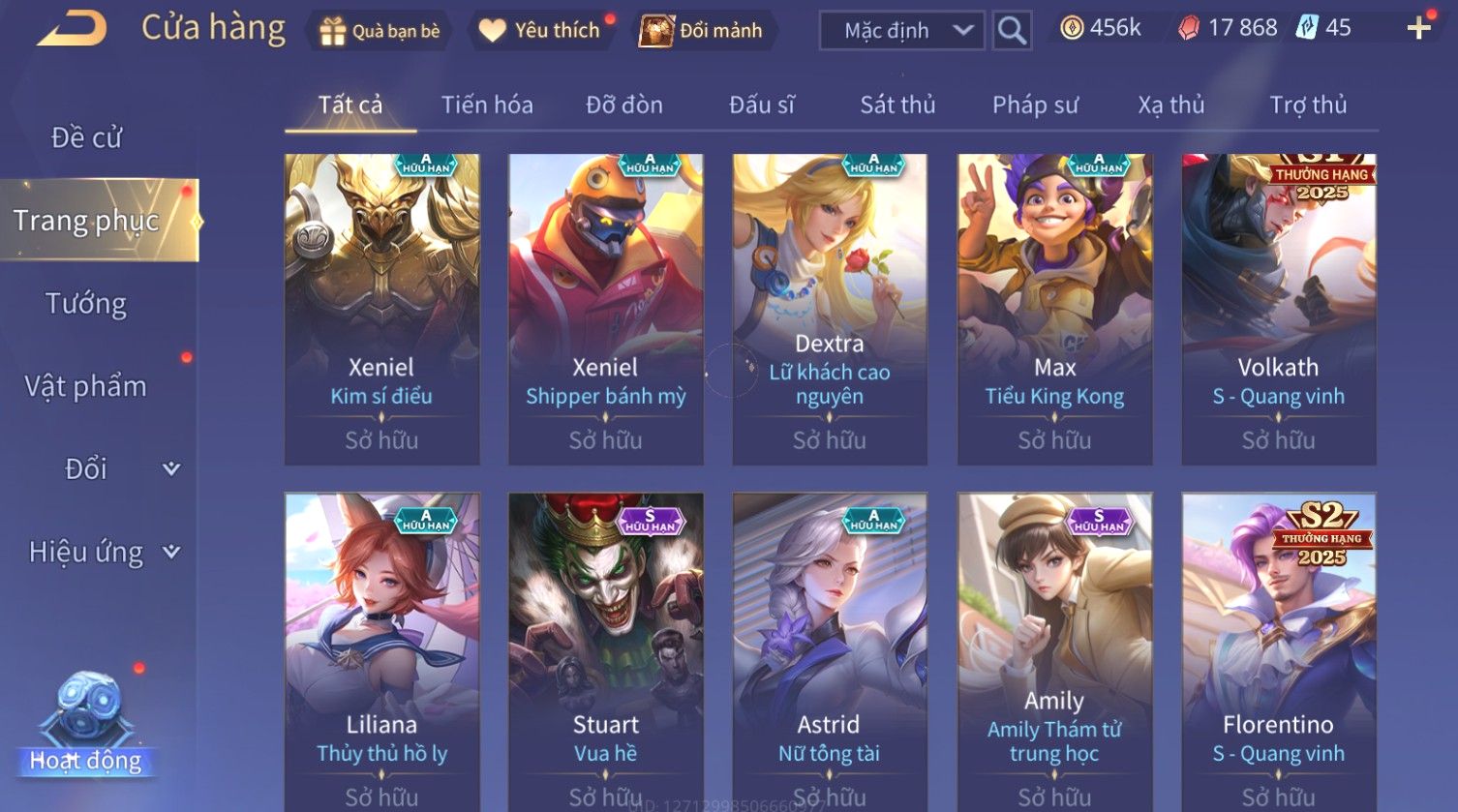
Task: Select the Xeniel Kim sí điểu skin card
Action: click(x=381, y=309)
